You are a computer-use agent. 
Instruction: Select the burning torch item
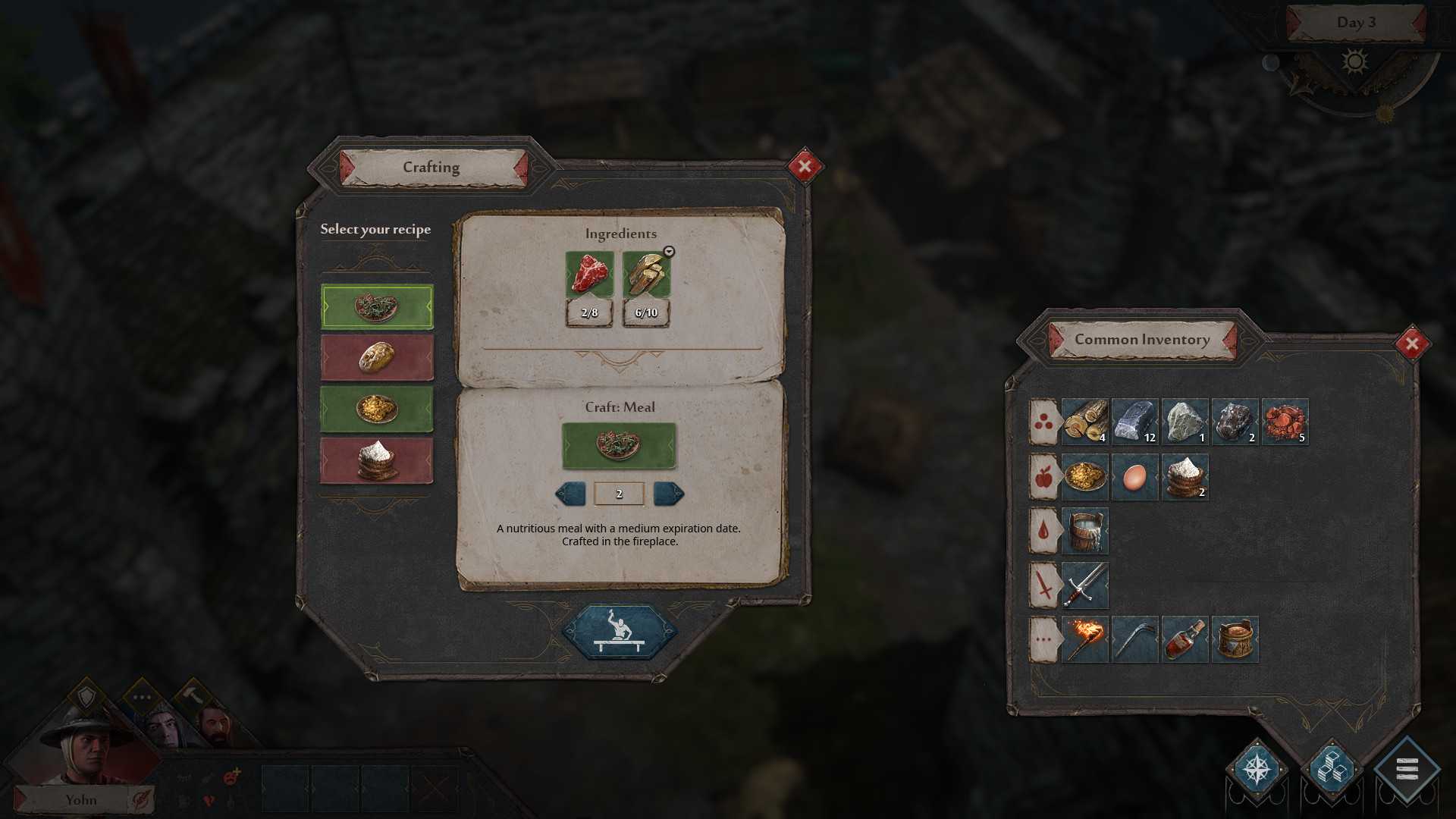[x=1084, y=639]
